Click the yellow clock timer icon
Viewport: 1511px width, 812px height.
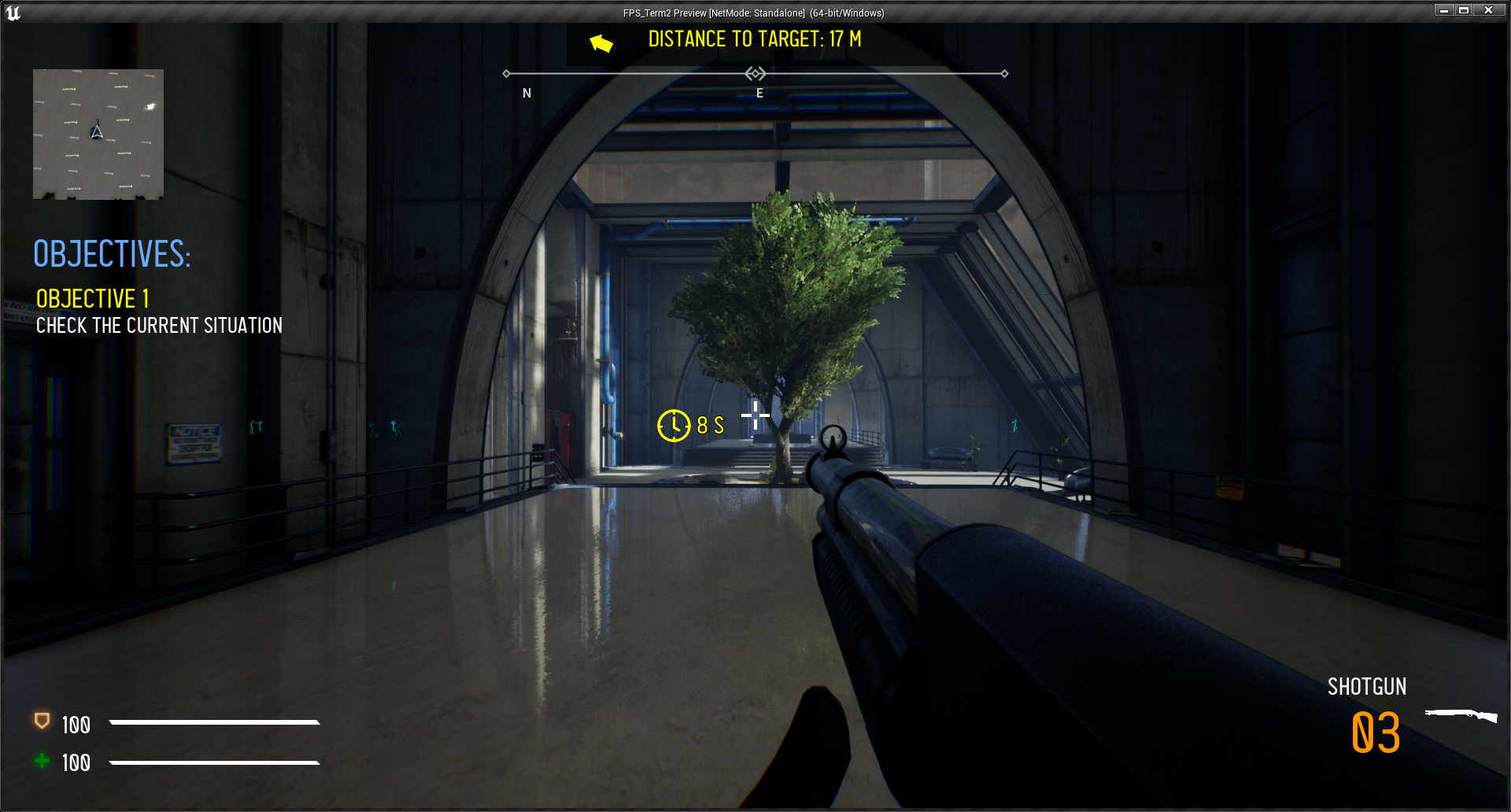click(674, 426)
